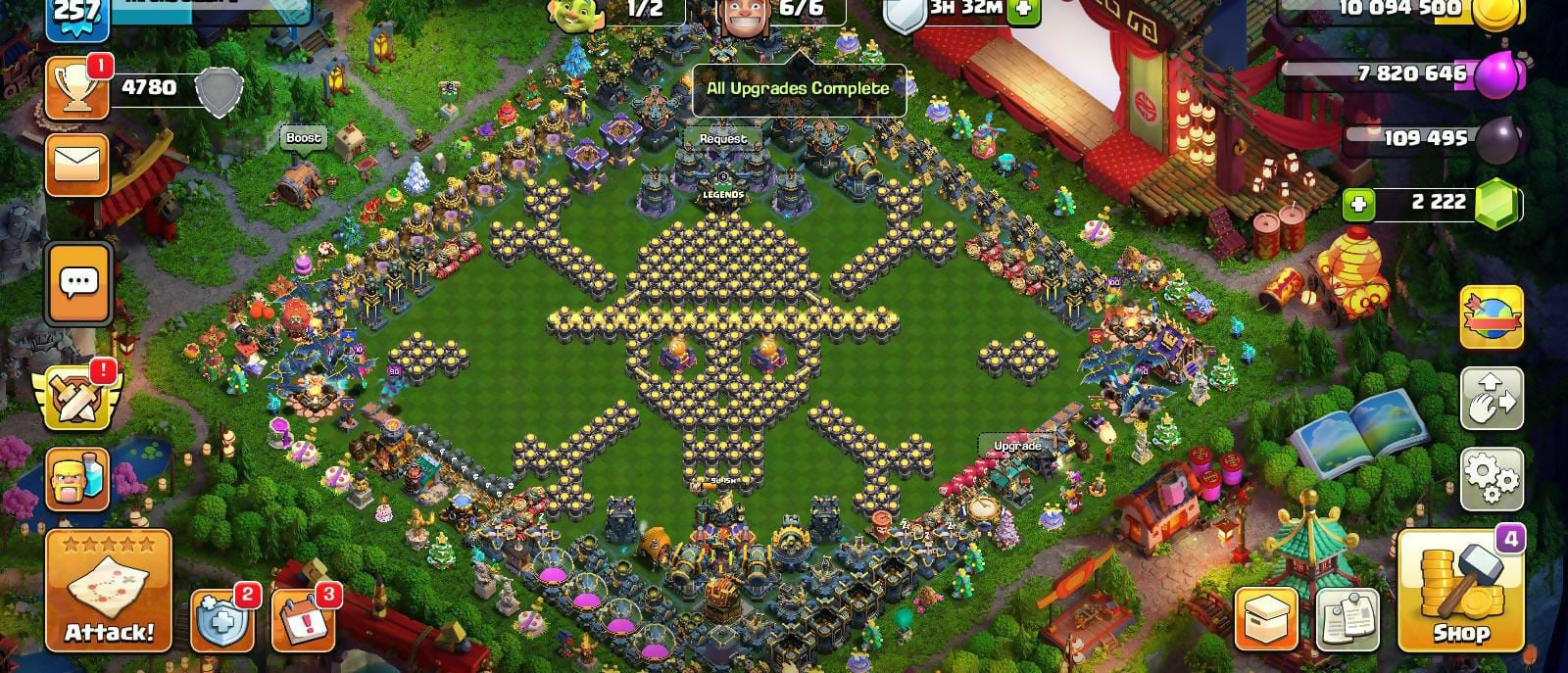Add more gems with the green plus

1359,205
